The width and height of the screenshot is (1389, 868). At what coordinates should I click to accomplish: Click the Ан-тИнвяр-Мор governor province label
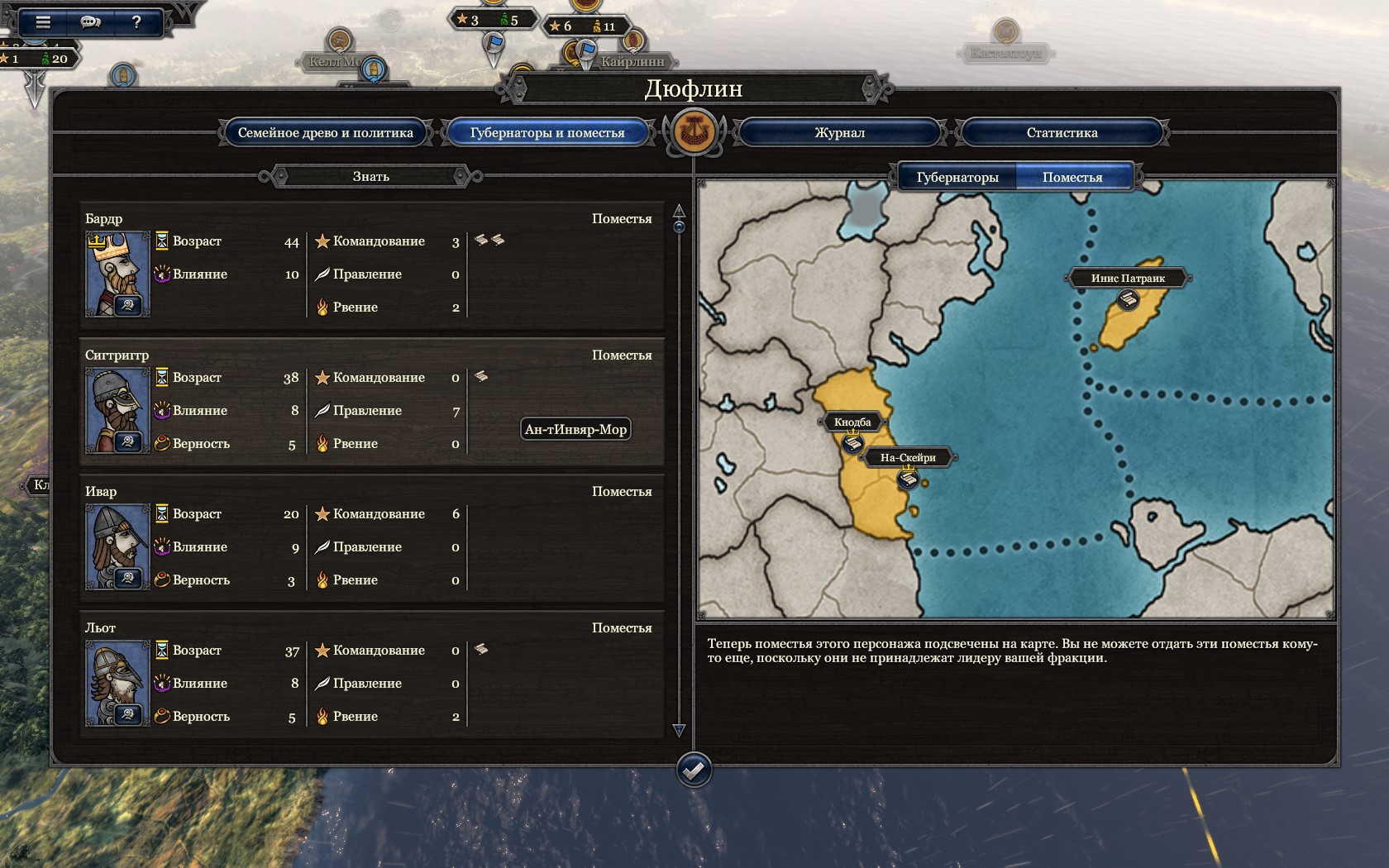tap(575, 429)
